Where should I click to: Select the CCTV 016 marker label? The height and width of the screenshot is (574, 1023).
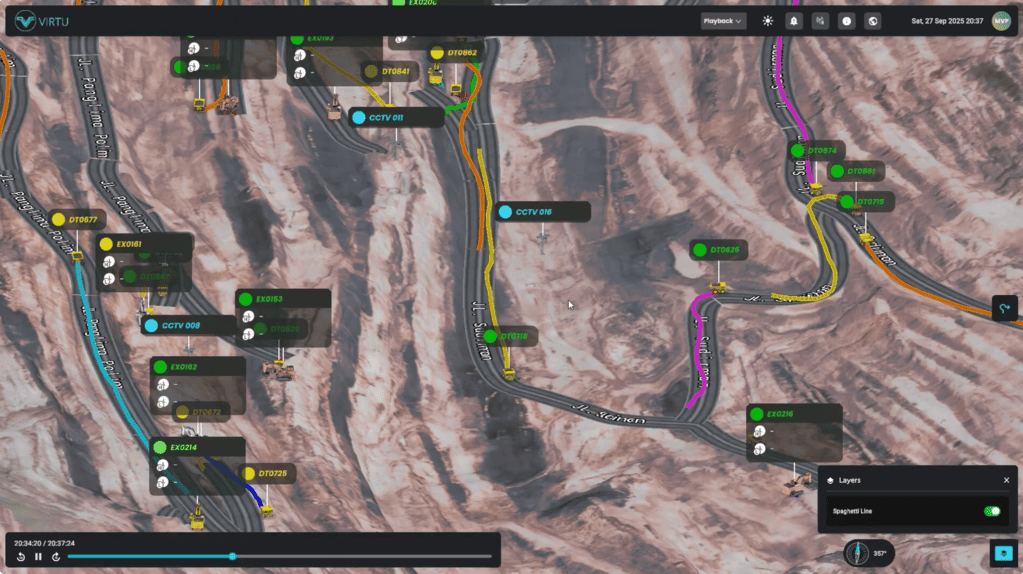click(542, 212)
